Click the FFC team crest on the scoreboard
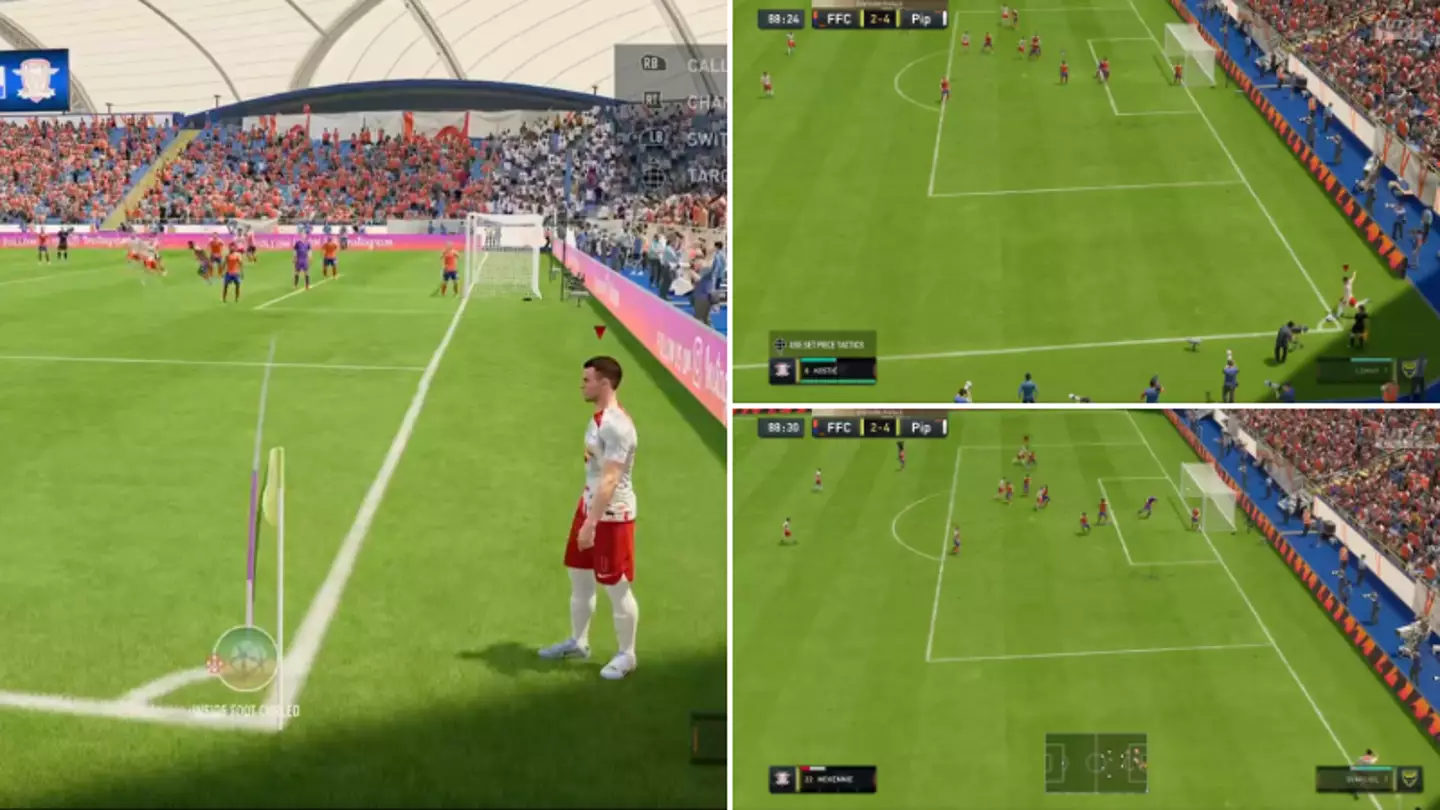The height and width of the screenshot is (810, 1440). point(818,17)
